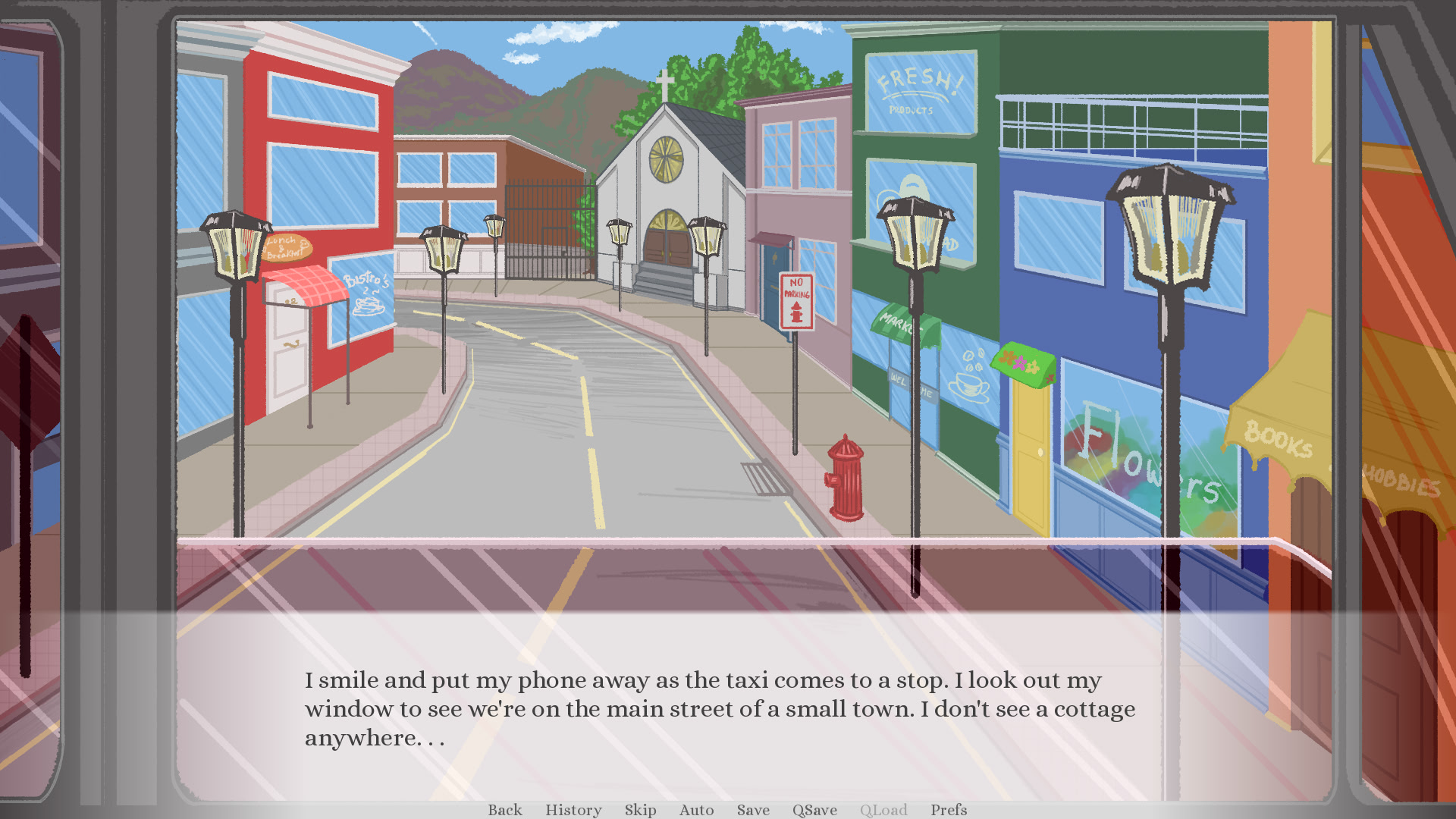Open the Prefs settings menu
Image resolution: width=1456 pixels, height=819 pixels.
coord(949,810)
